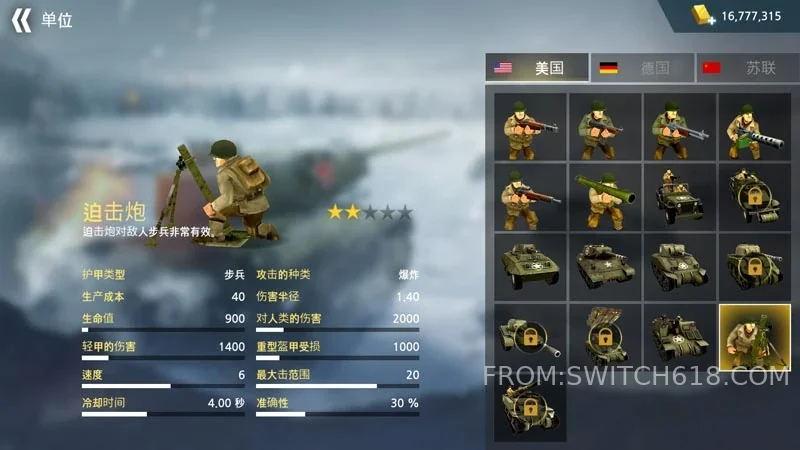Select the seated heavy machine gunner unit
The image size is (800, 450).
click(x=754, y=127)
